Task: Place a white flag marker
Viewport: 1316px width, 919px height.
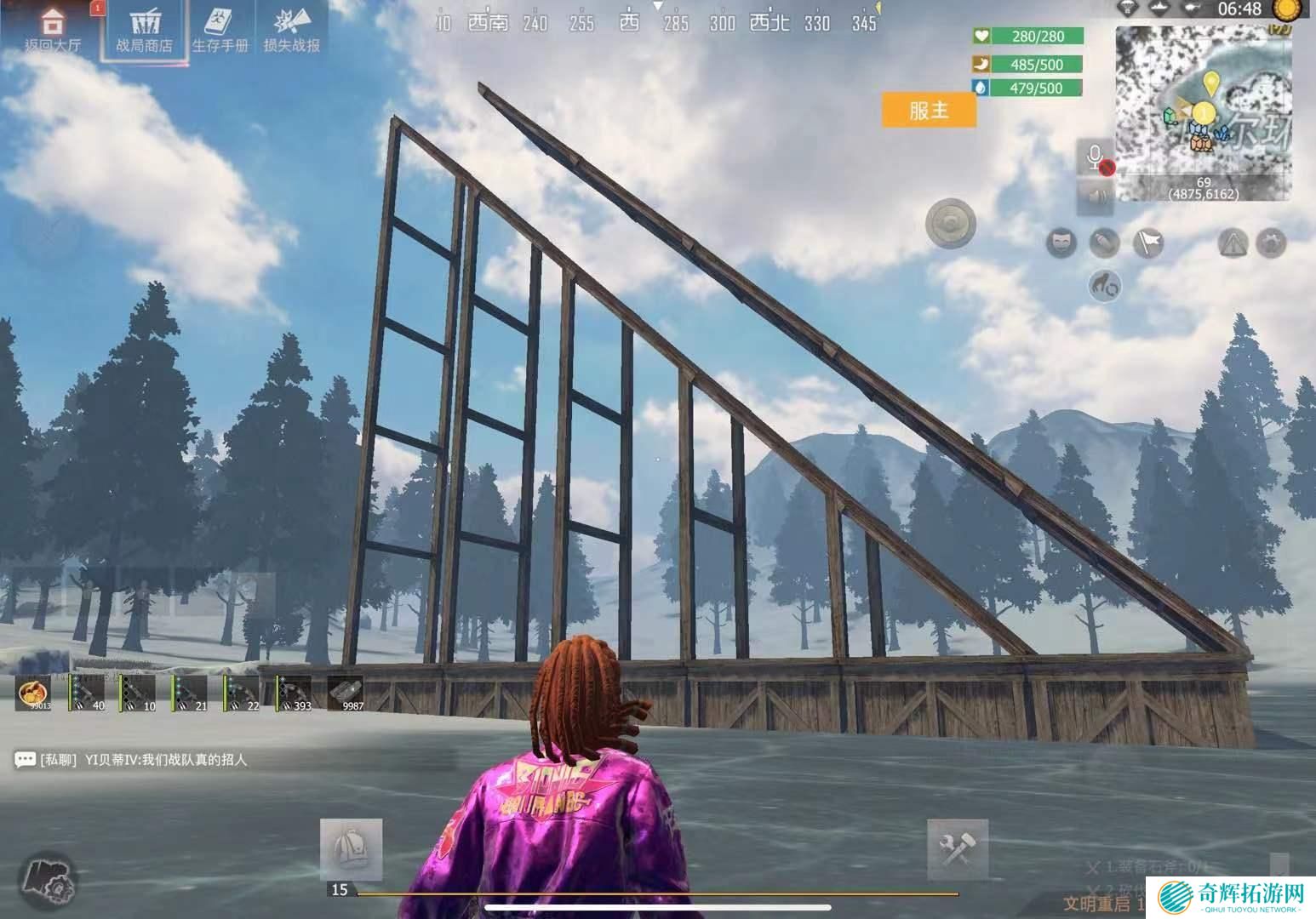Action: point(1148,243)
